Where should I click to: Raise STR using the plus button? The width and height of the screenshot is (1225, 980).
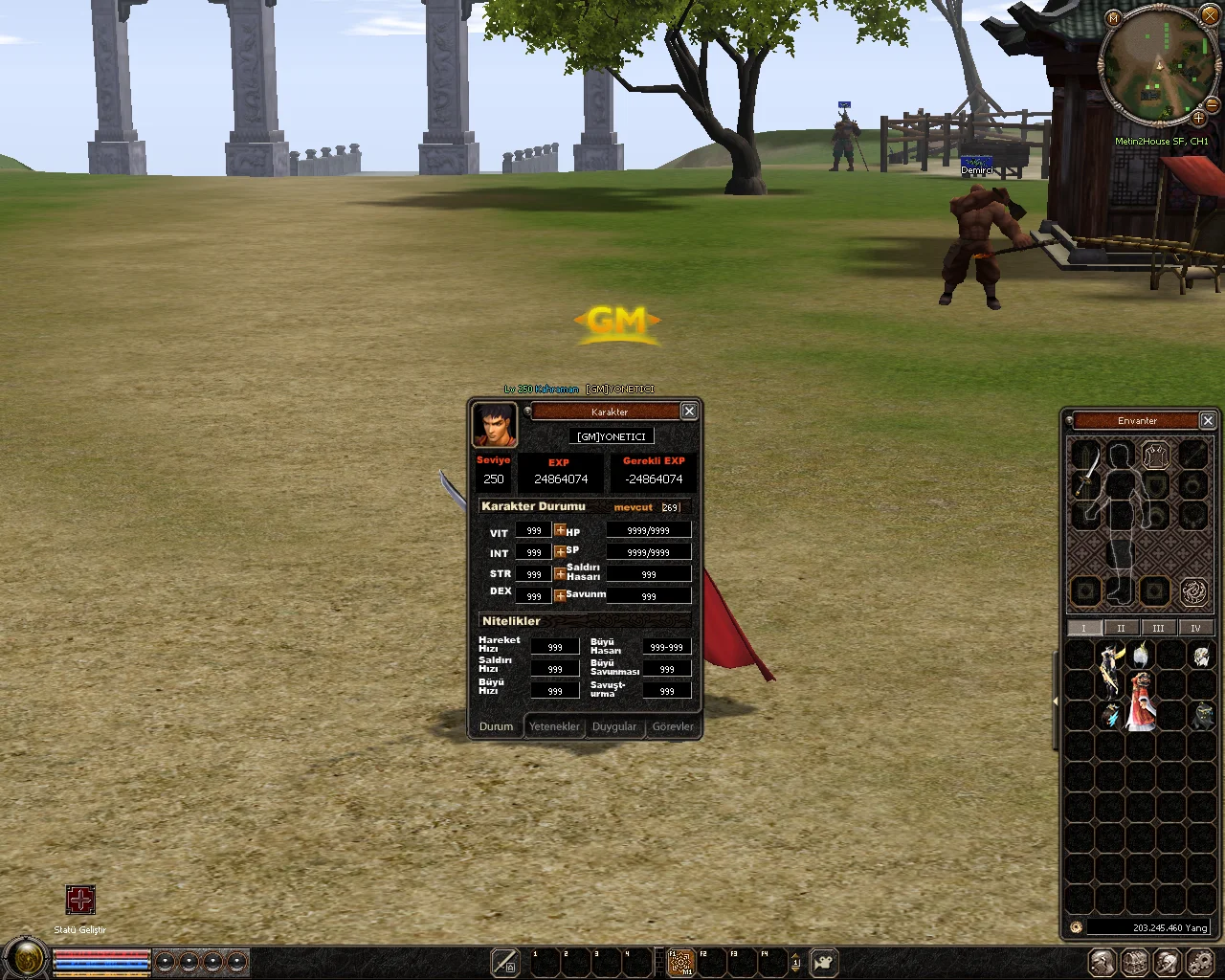560,574
